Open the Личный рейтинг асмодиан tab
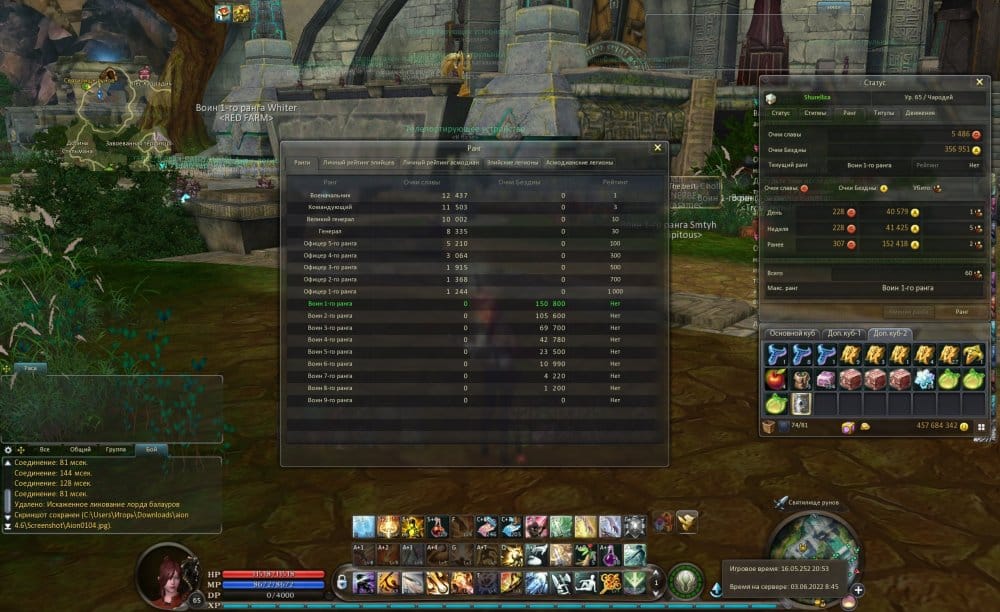 (x=441, y=162)
